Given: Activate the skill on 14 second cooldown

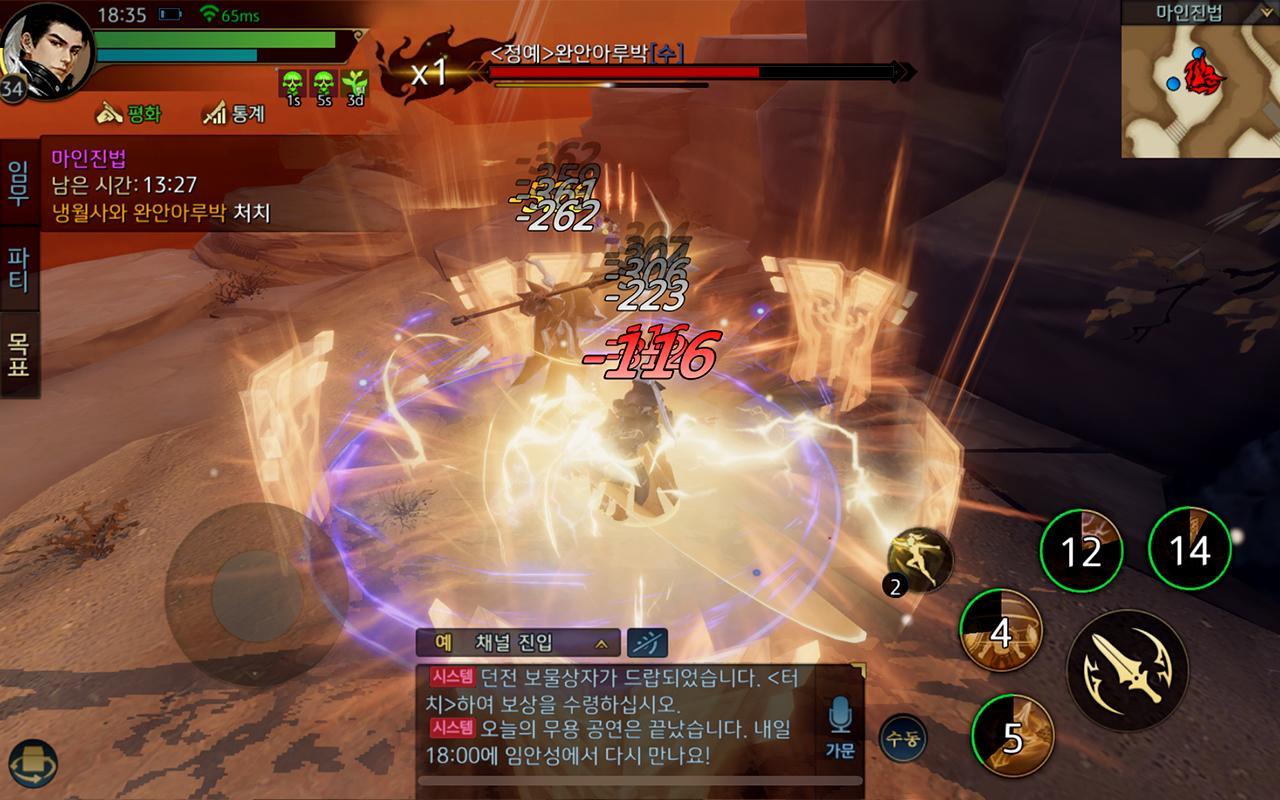Looking at the screenshot, I should tap(1190, 549).
